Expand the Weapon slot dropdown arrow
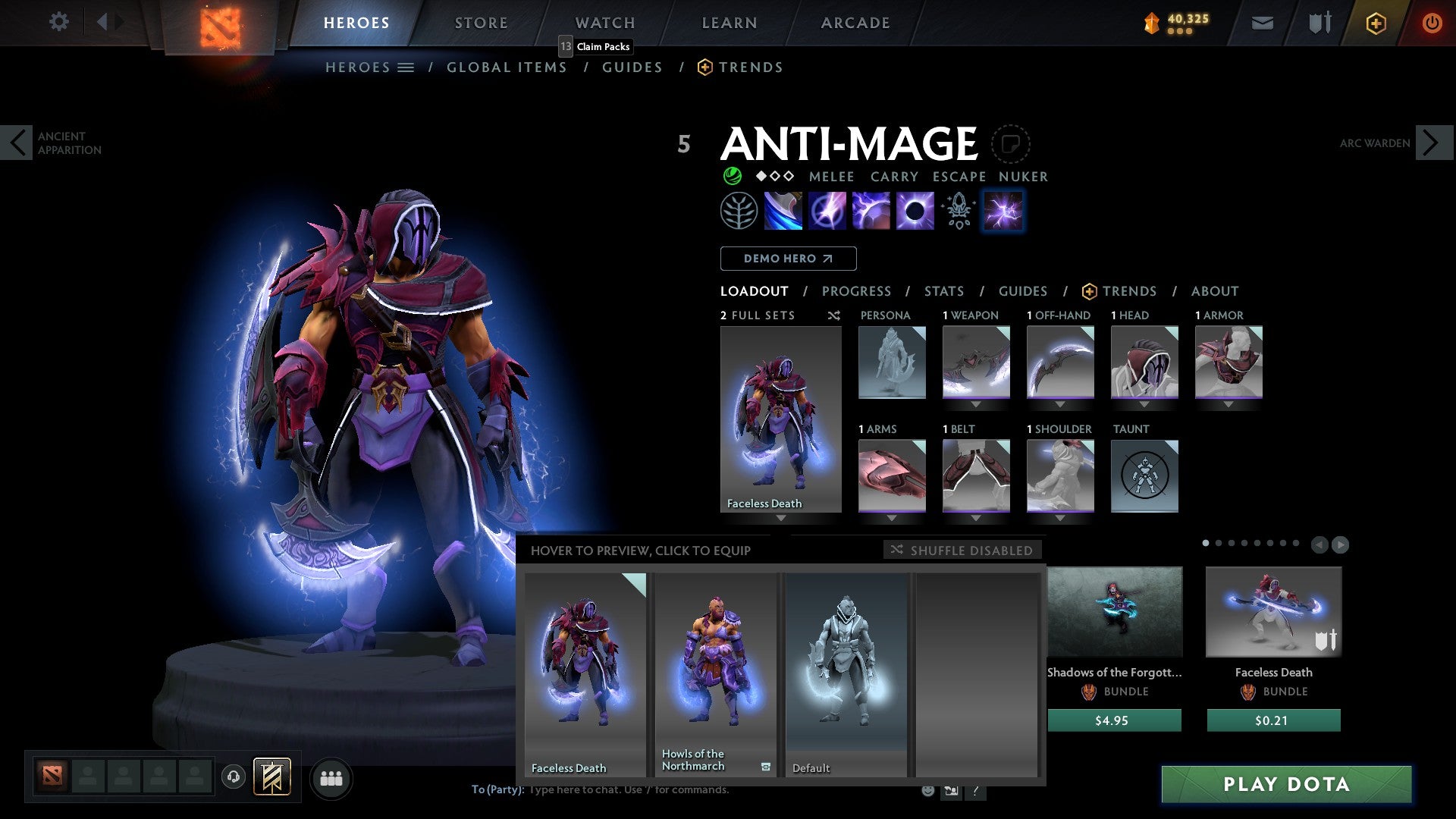Screen dimensions: 1456x819 [x=976, y=404]
